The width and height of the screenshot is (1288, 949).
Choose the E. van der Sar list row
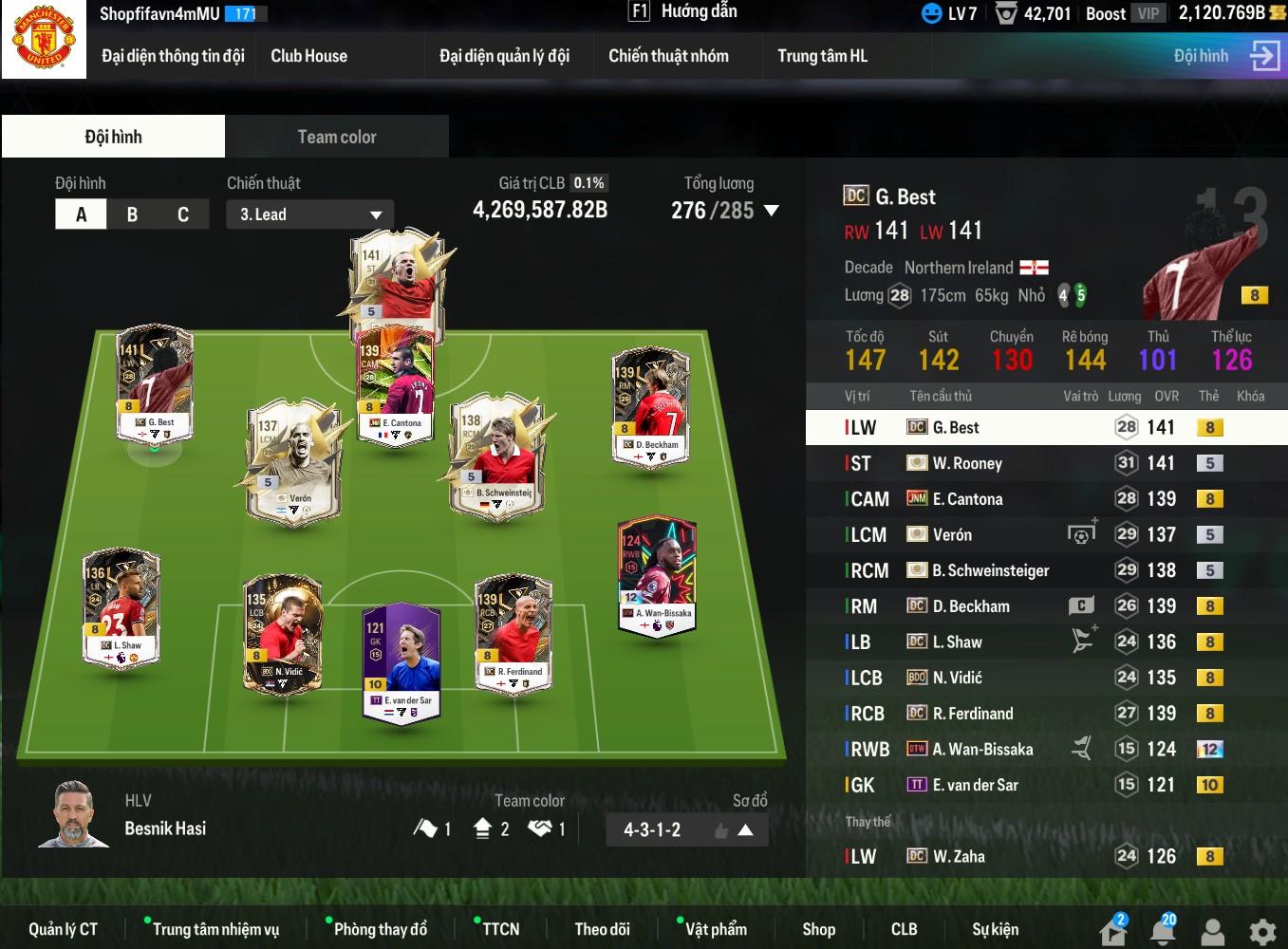click(1044, 785)
